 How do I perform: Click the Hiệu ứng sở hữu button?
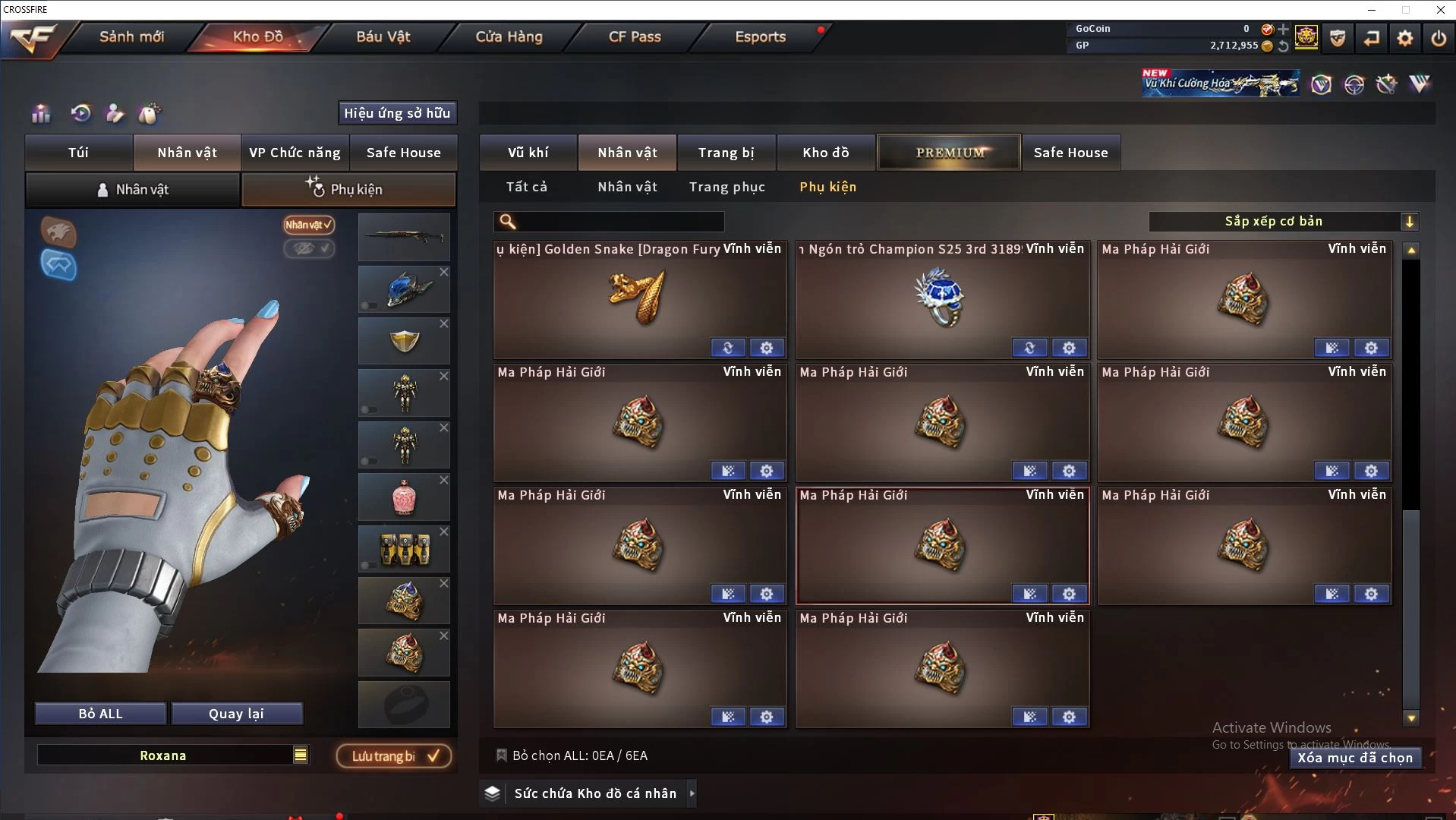397,113
